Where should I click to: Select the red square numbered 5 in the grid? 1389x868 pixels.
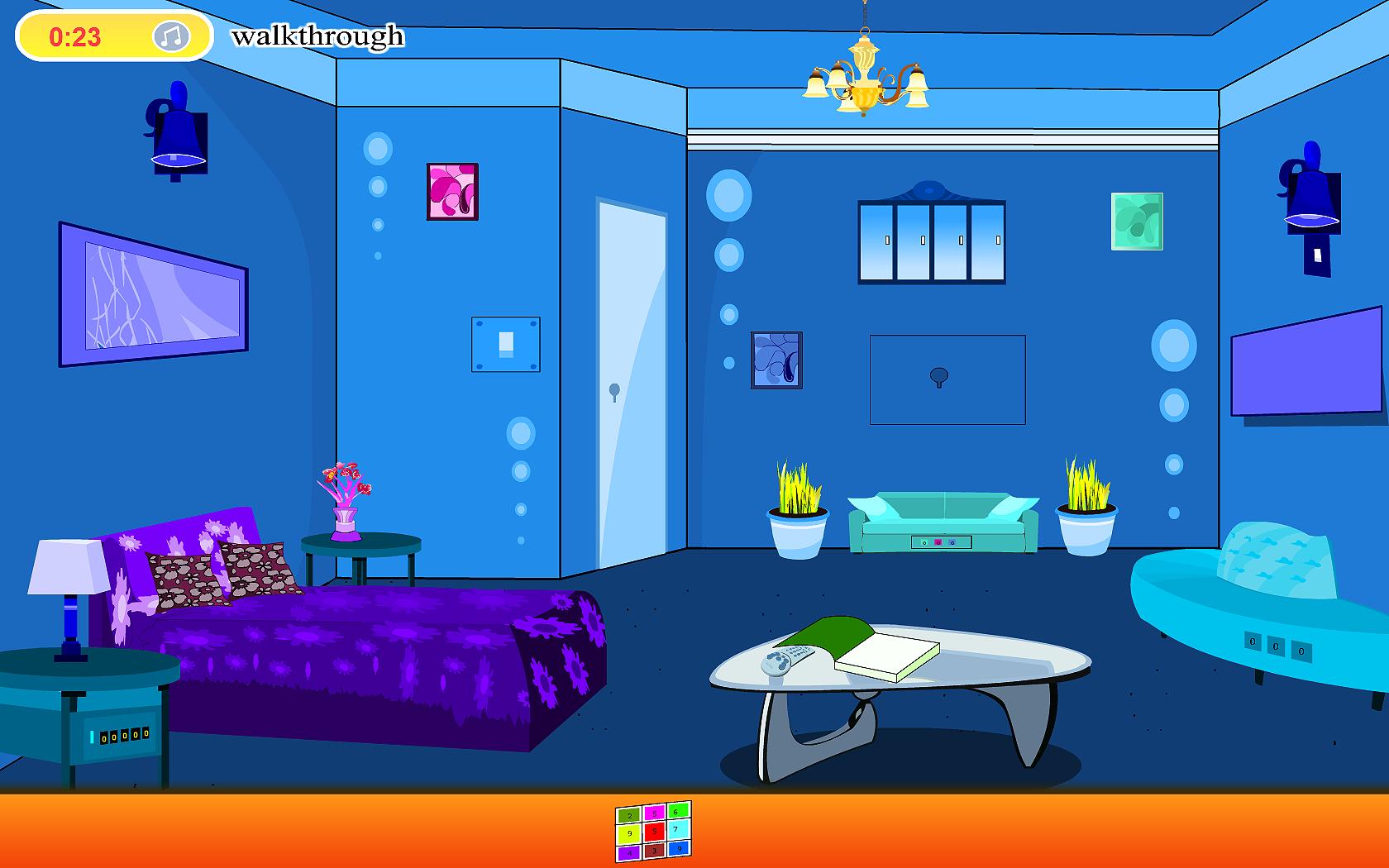[x=655, y=831]
